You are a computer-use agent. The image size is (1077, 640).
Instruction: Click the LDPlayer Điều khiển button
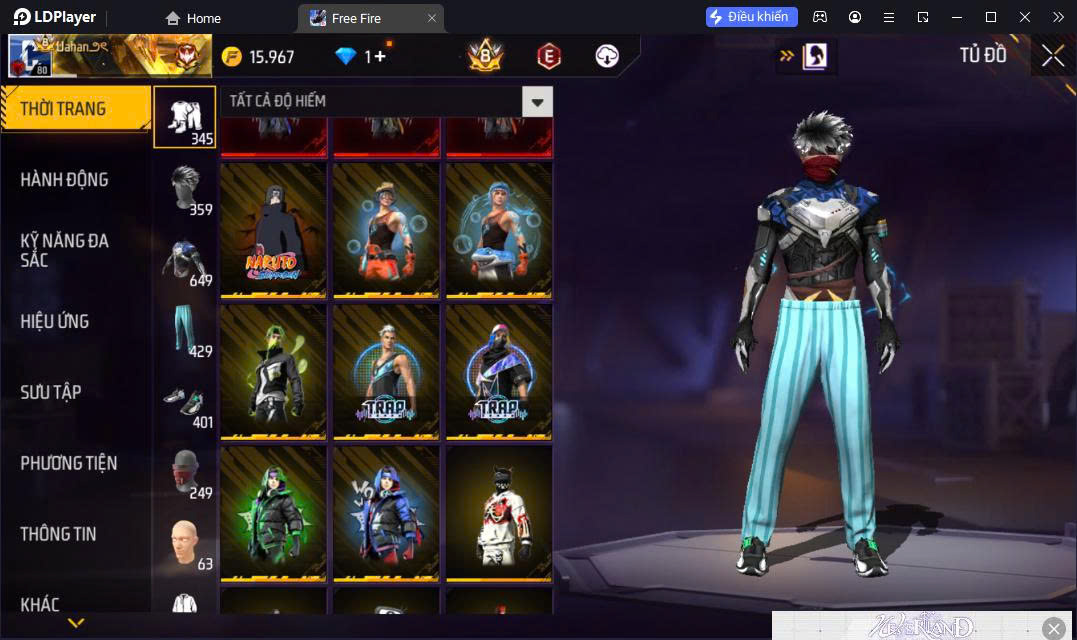pyautogui.click(x=751, y=17)
